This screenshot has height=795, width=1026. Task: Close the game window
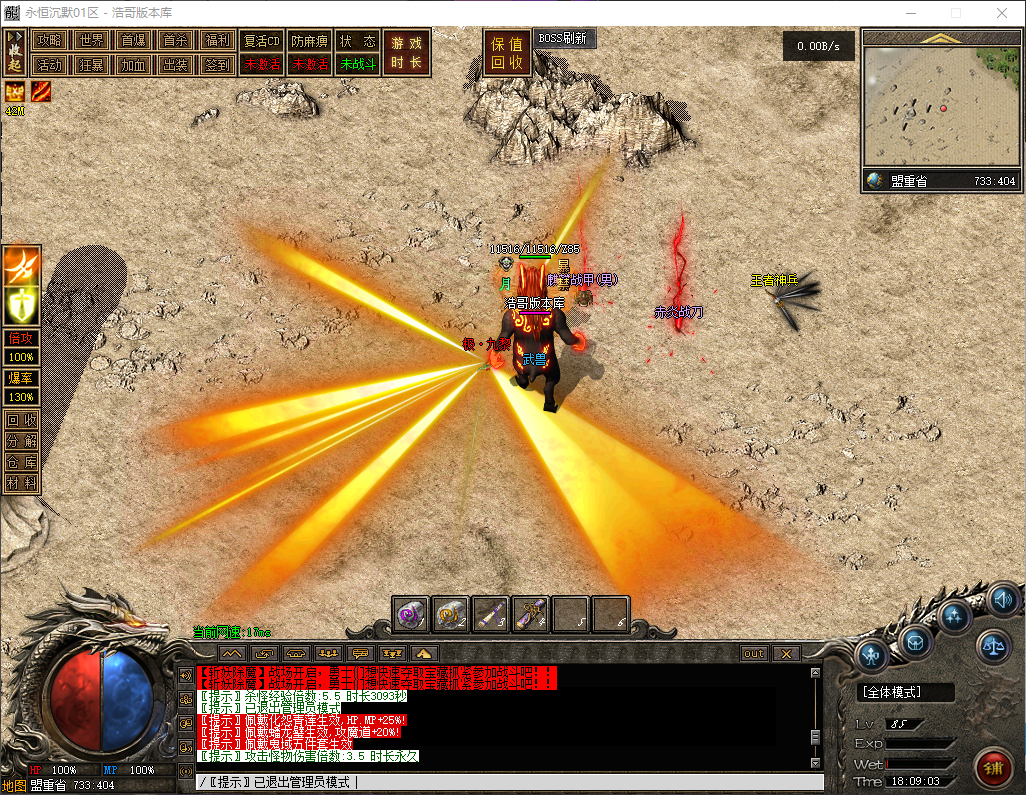click(1002, 13)
